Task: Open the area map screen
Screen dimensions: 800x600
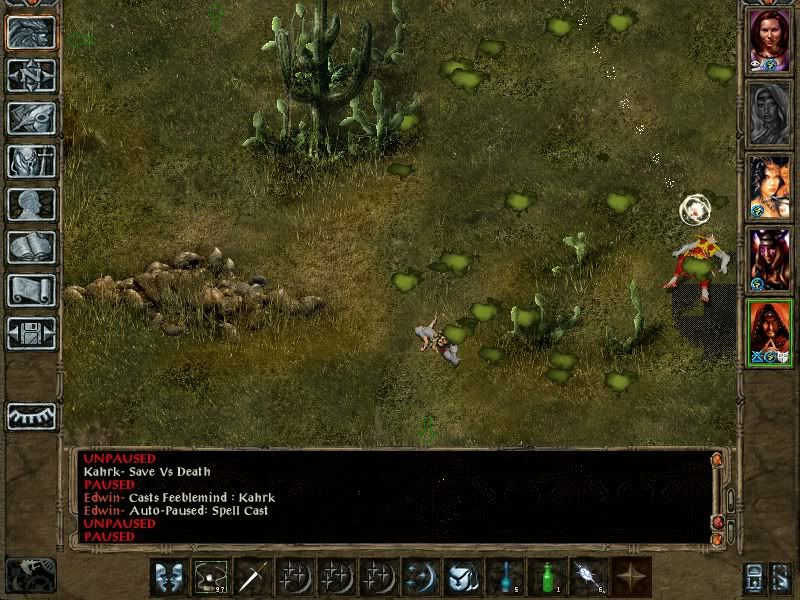Action: pos(31,75)
